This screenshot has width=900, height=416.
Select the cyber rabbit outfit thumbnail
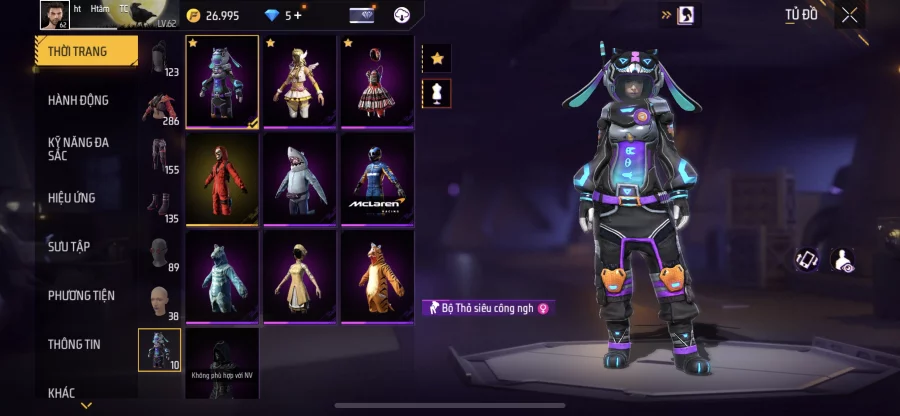click(222, 82)
